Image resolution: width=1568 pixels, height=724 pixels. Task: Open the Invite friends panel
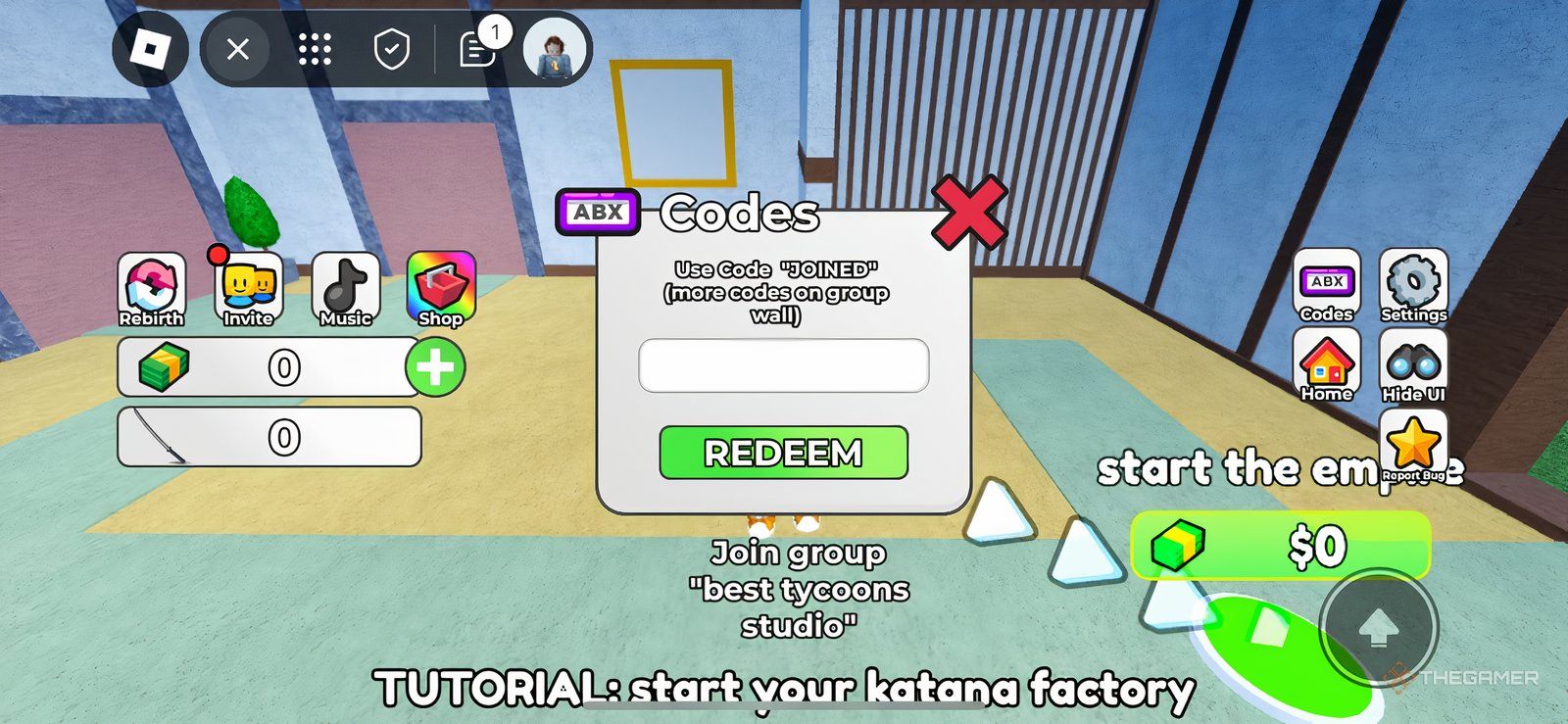click(x=247, y=286)
